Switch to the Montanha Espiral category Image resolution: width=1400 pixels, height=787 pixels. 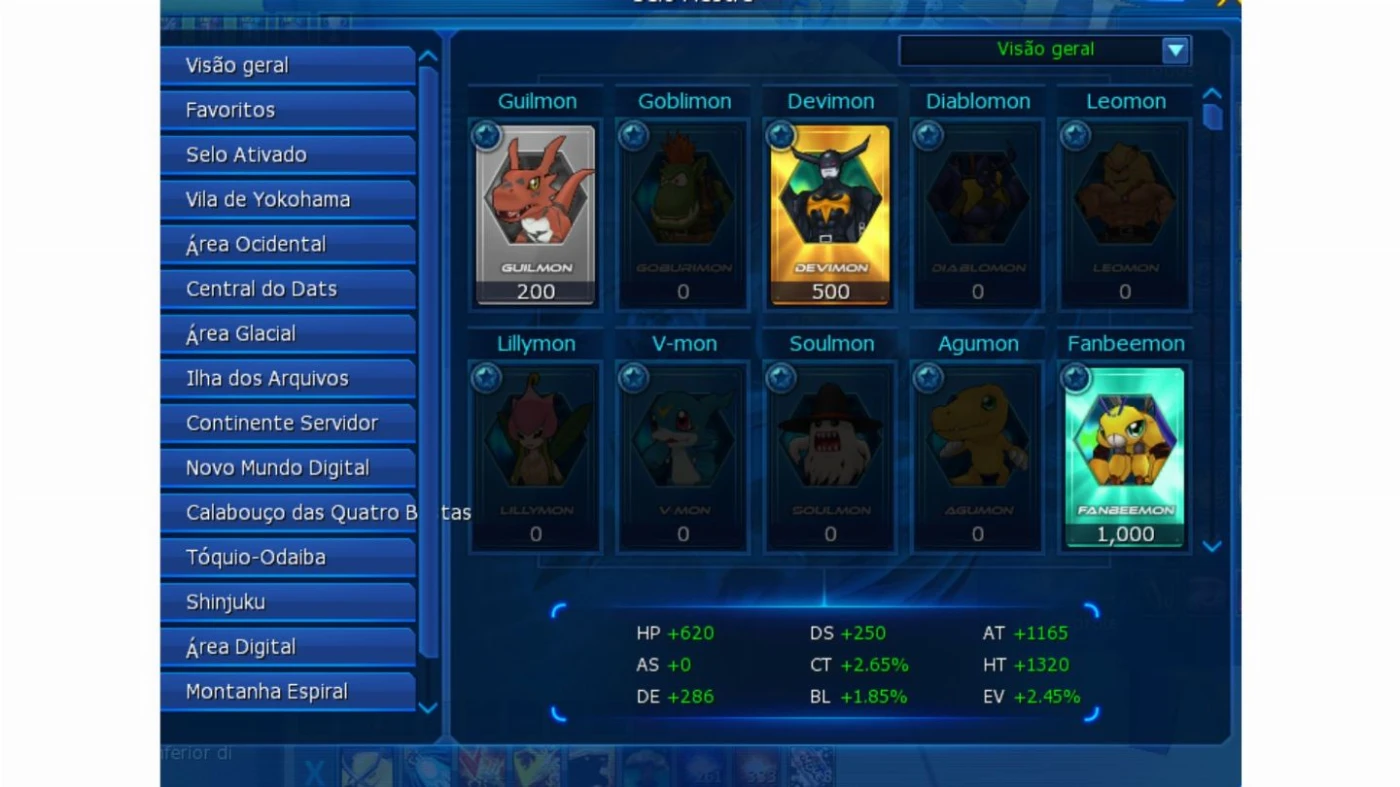pyautogui.click(x=287, y=692)
